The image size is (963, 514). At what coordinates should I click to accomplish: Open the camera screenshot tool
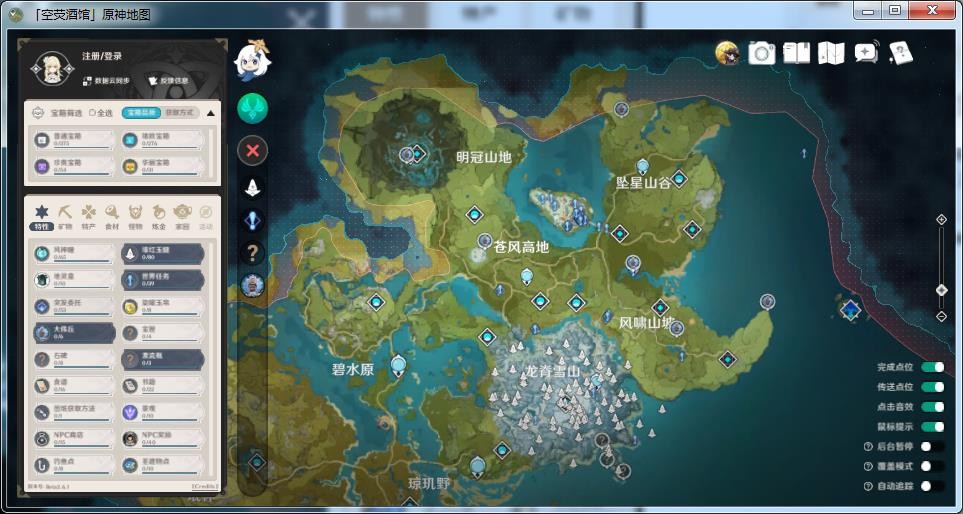tap(762, 53)
